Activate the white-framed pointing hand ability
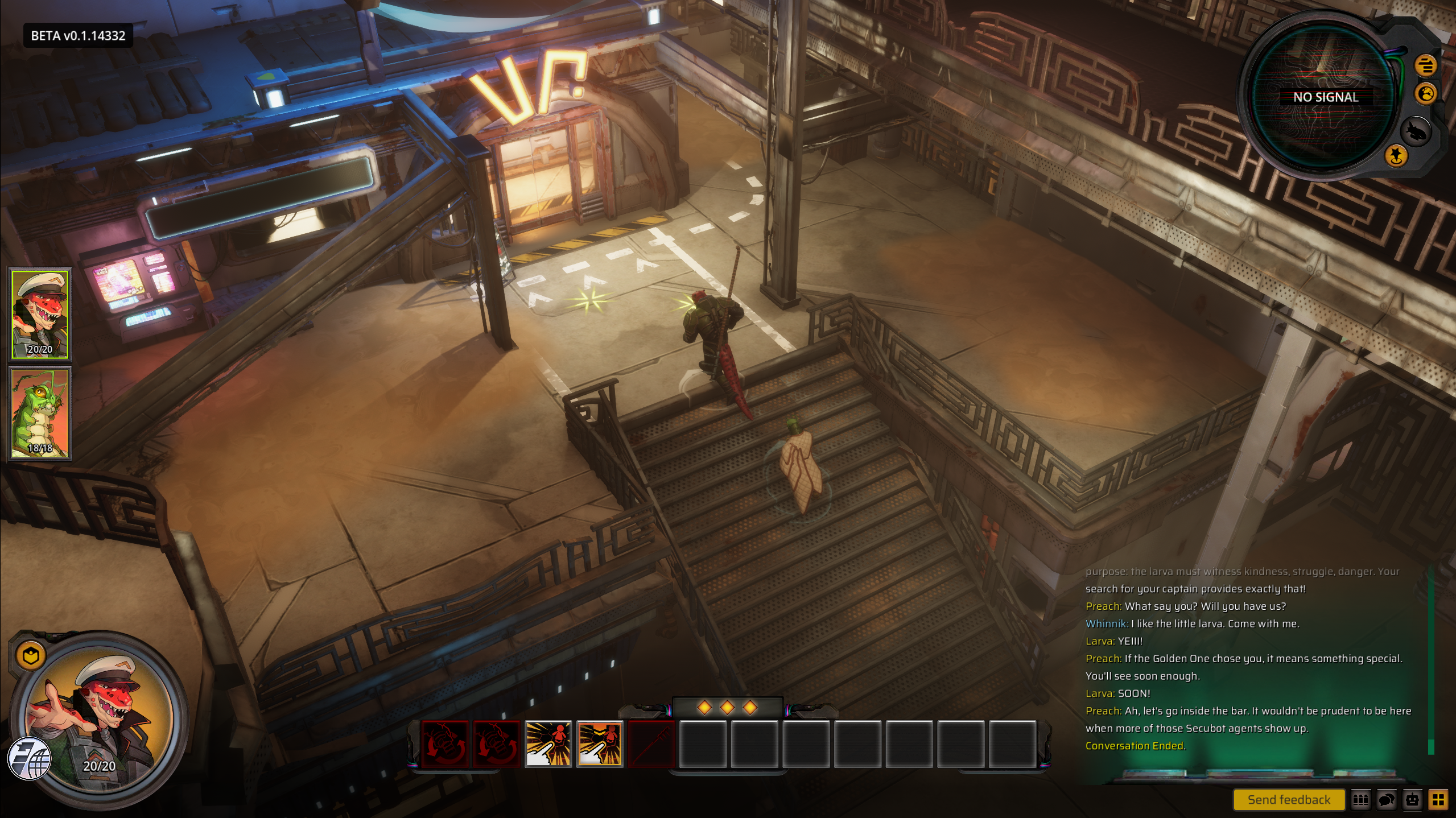This screenshot has width=1456, height=818. (x=548, y=743)
